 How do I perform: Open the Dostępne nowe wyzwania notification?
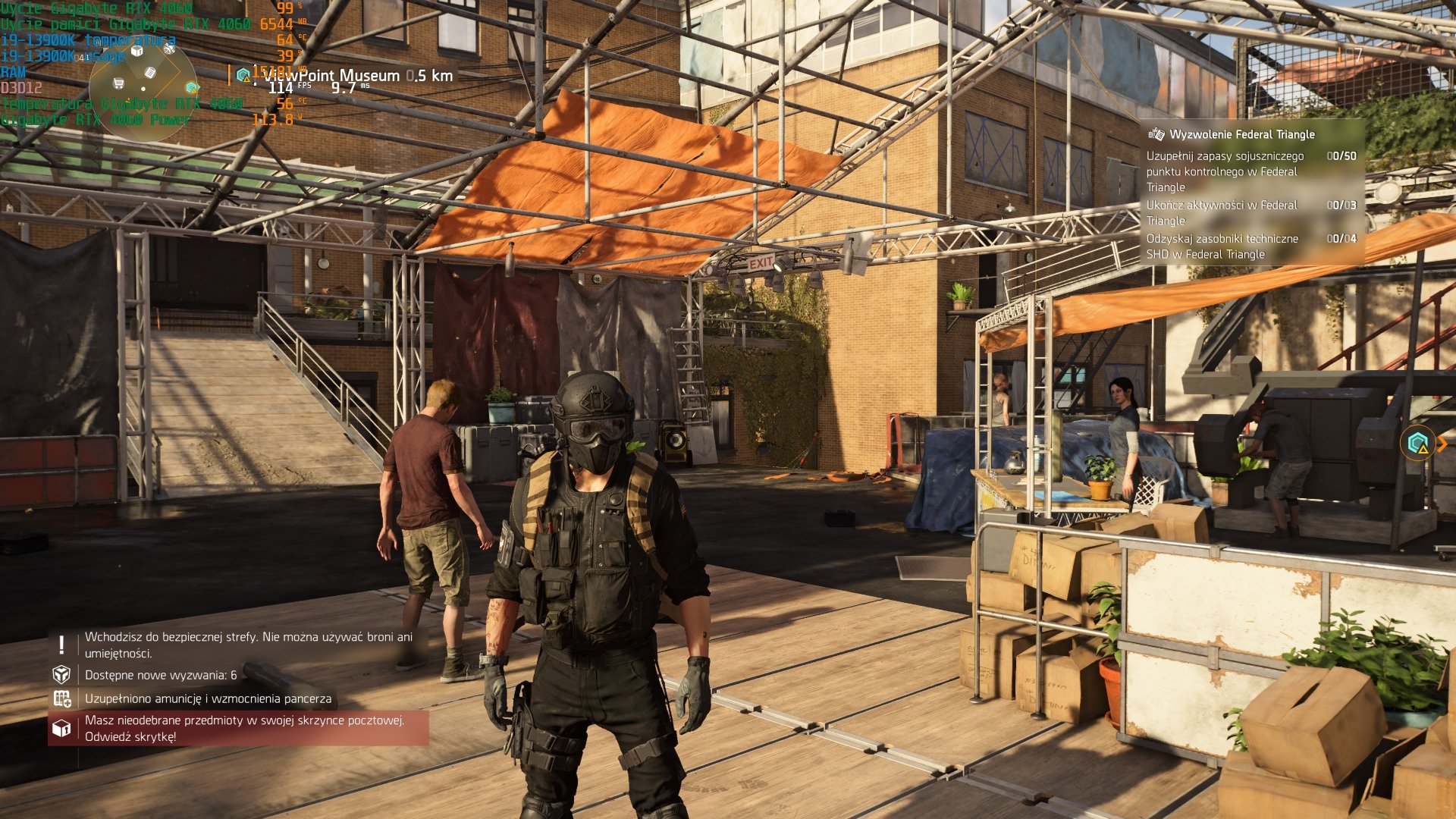(160, 675)
